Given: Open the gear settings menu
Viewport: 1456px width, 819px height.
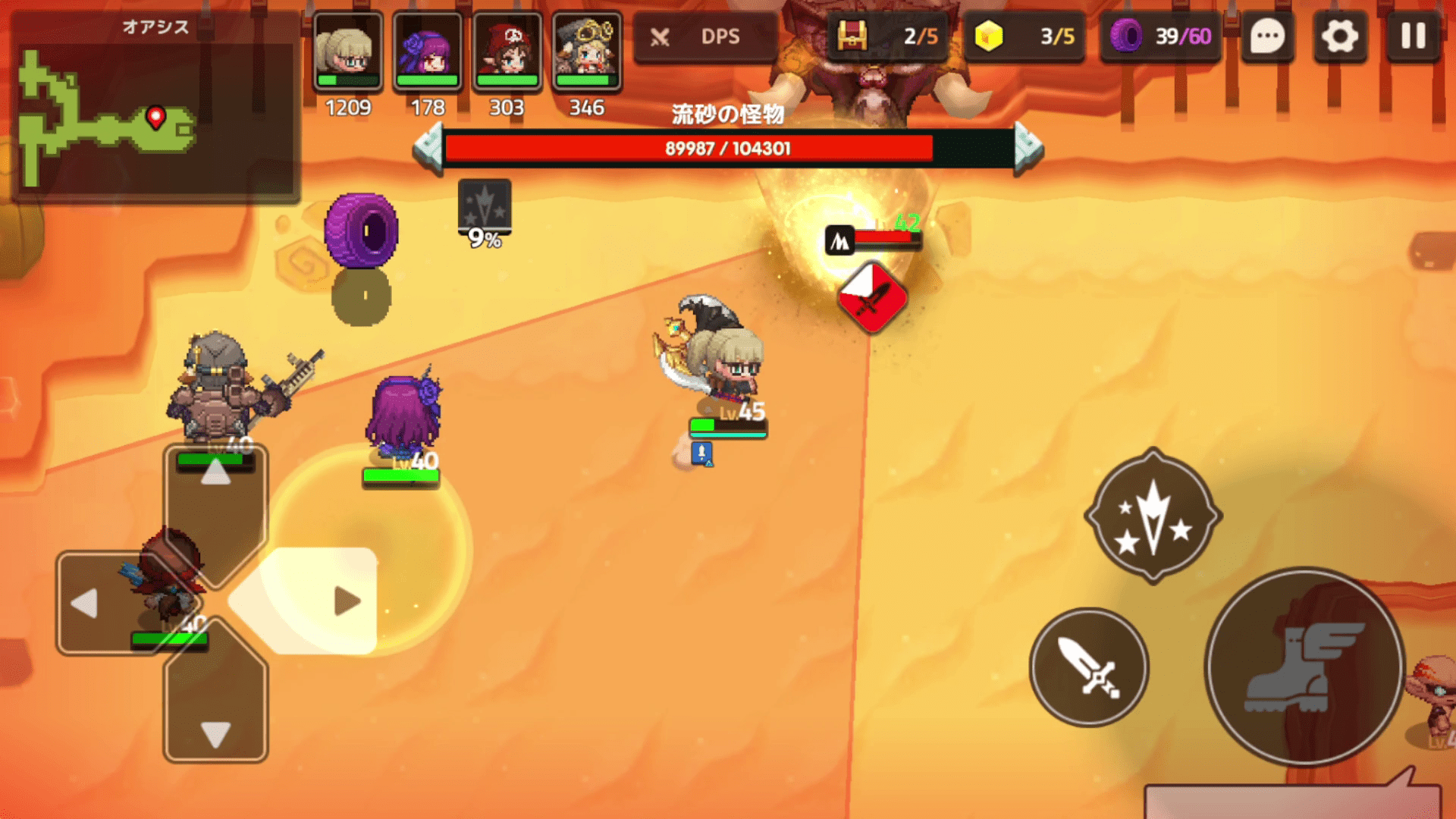Looking at the screenshot, I should (1340, 36).
